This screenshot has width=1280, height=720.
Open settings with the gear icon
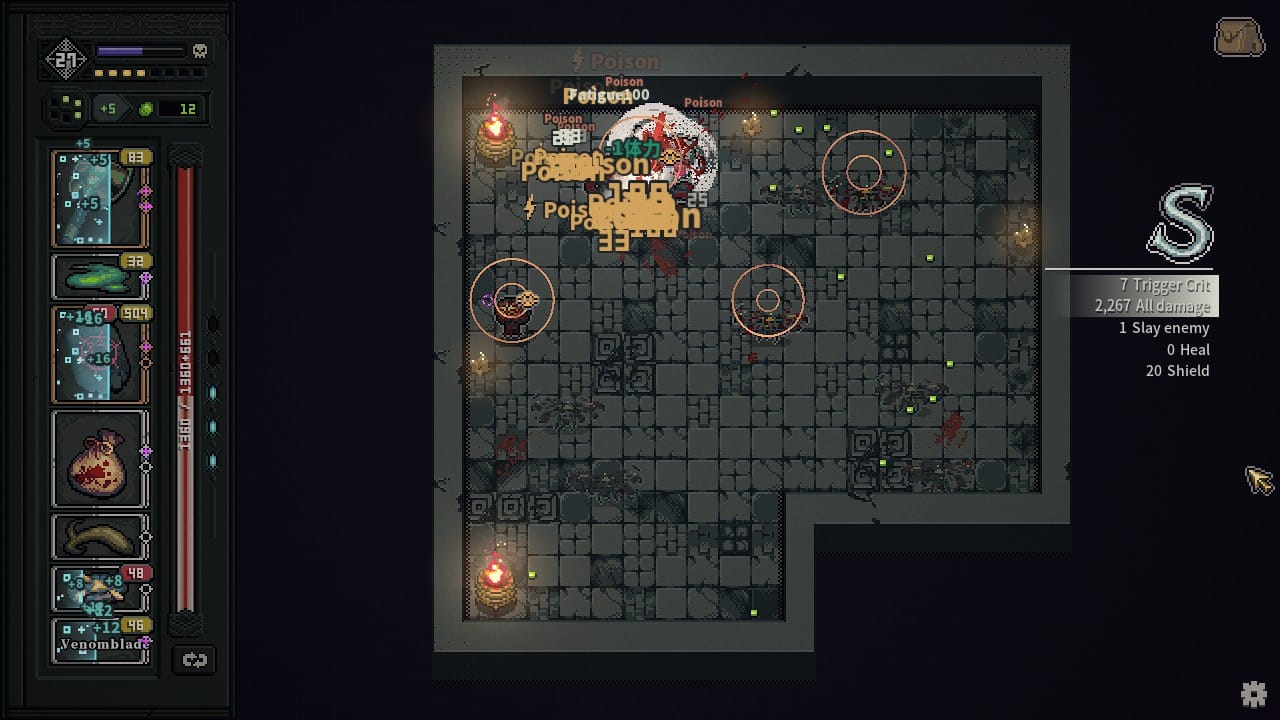[1254, 693]
